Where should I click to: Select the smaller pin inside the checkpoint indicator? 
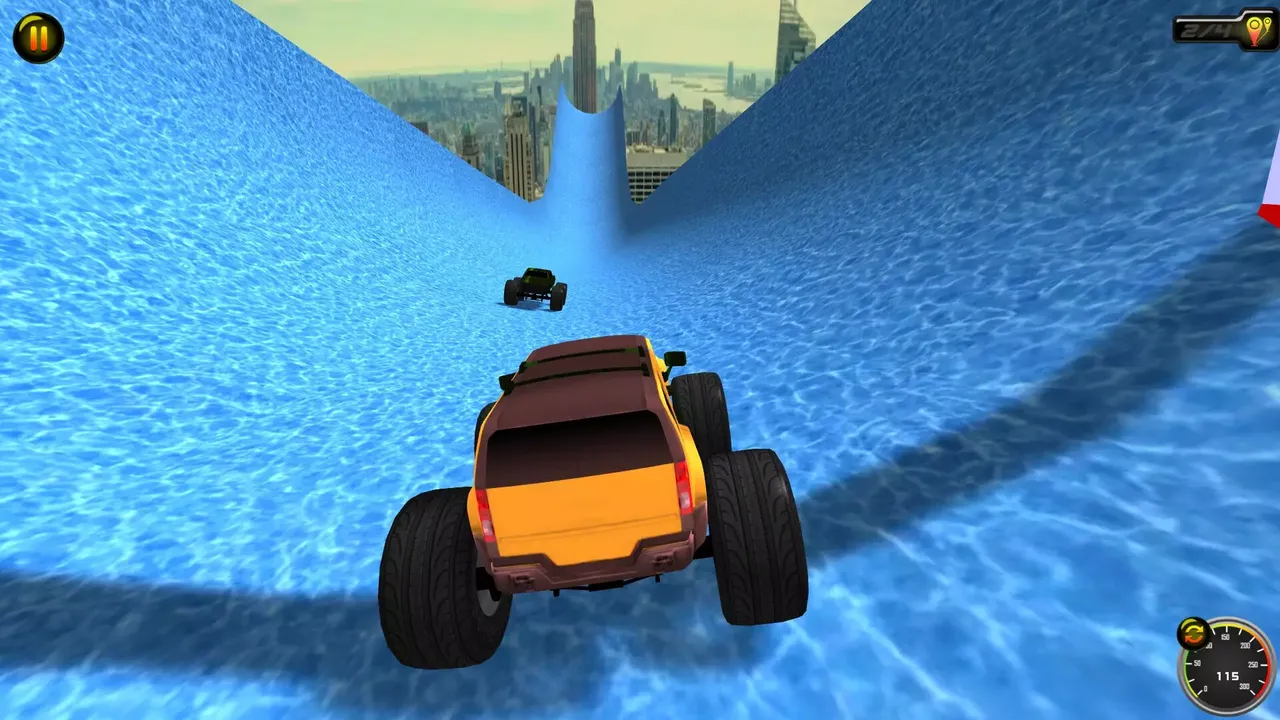pos(1268,24)
